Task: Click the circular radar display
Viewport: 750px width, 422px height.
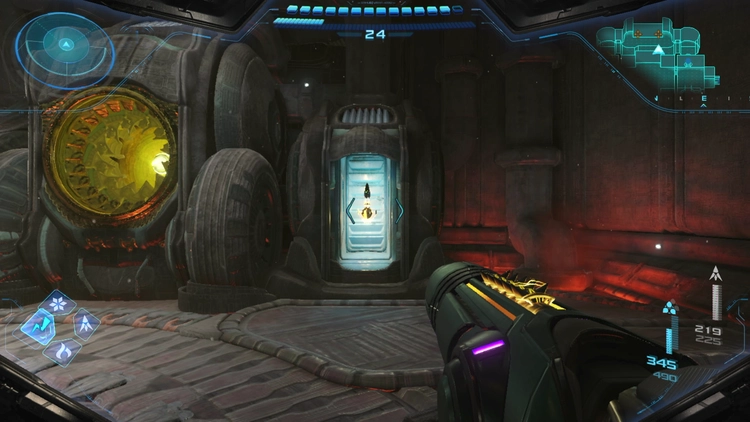Action: point(65,45)
